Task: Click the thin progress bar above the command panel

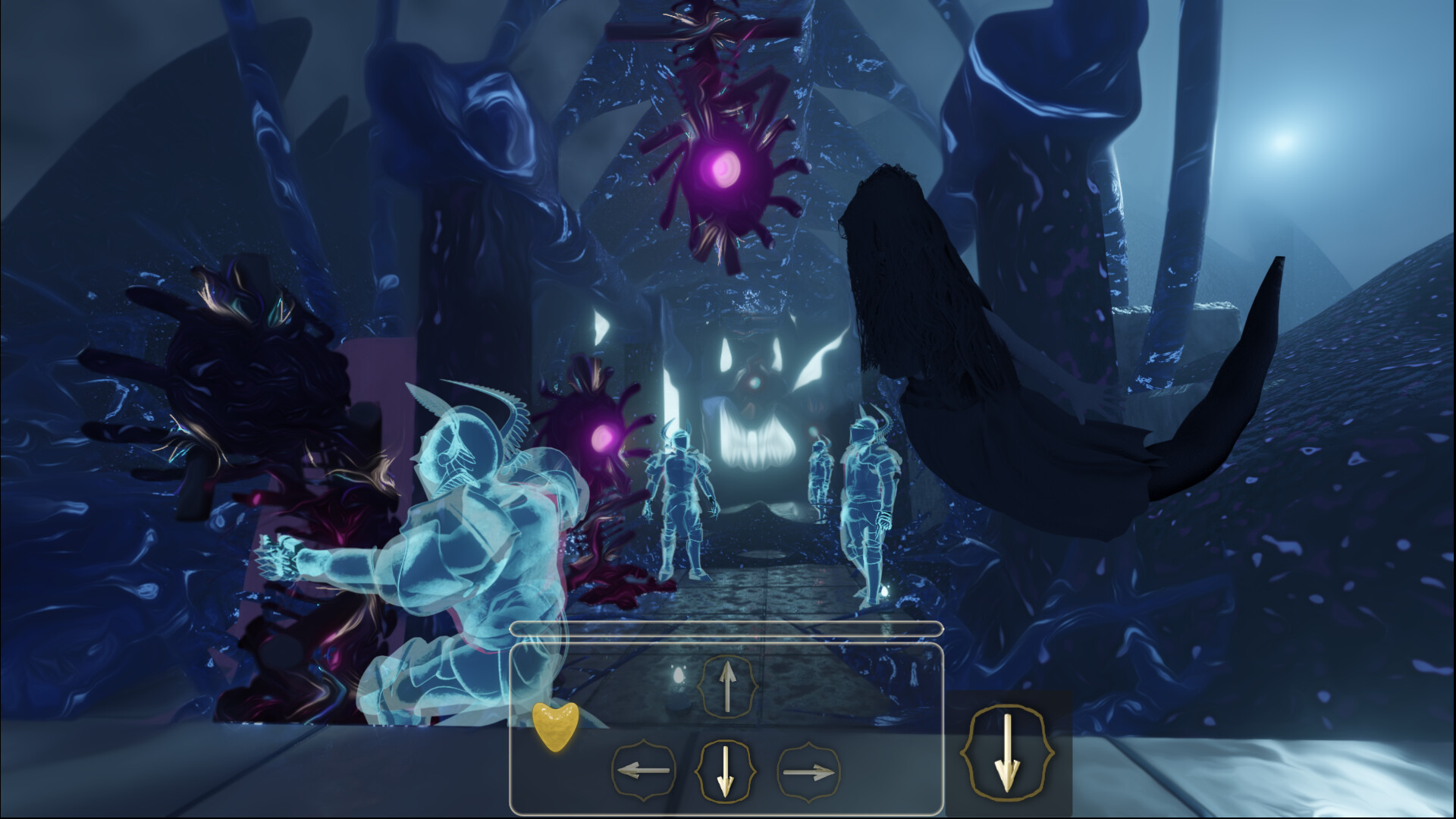Action: tap(726, 629)
